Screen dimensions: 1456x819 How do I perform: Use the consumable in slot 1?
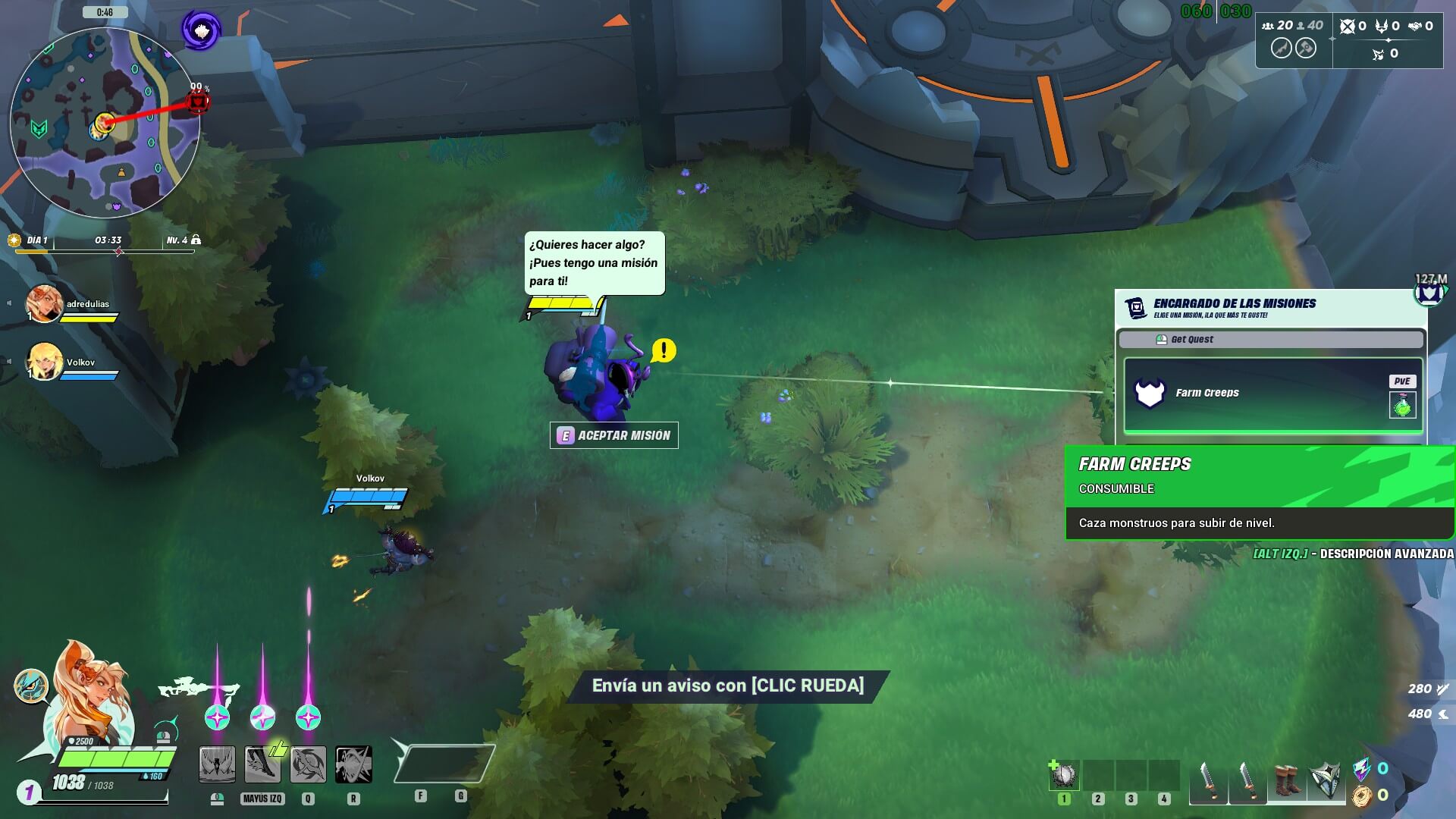(1064, 776)
